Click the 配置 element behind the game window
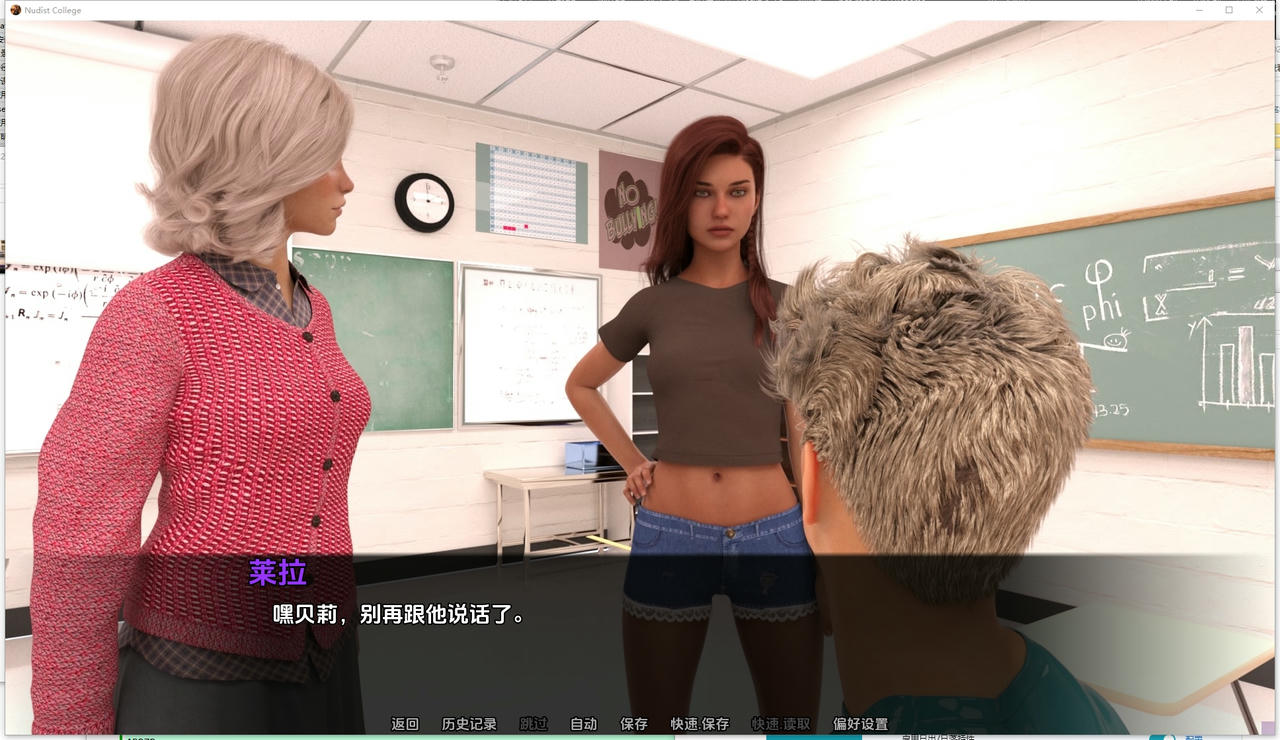The height and width of the screenshot is (740, 1280). [x=1194, y=738]
